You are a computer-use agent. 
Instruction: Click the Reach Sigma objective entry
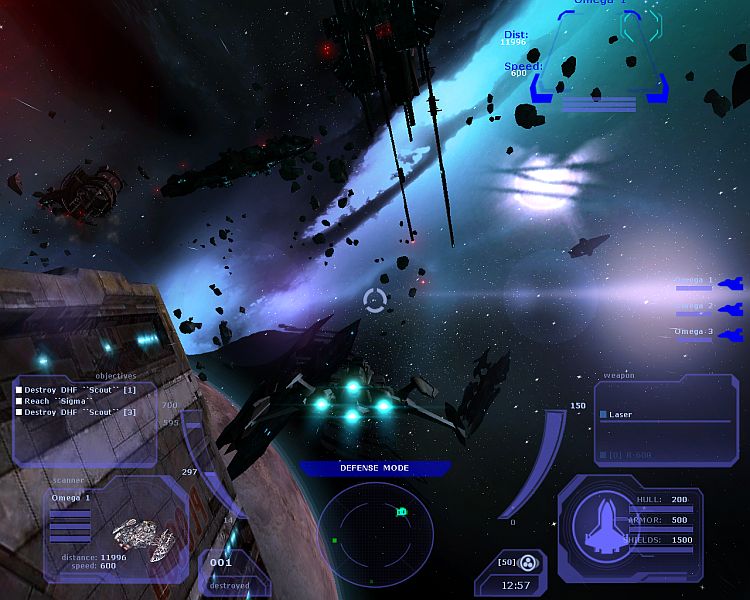pos(58,400)
